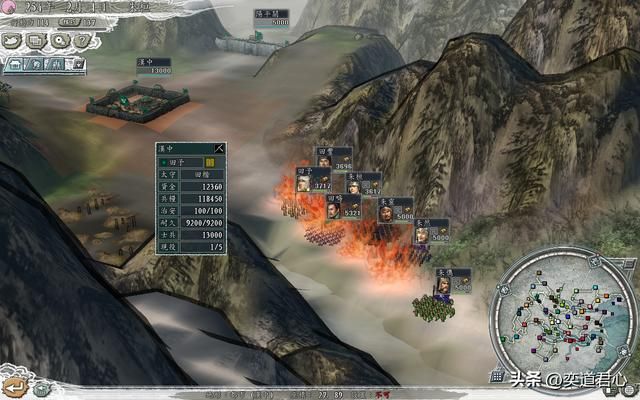Screen dimensions: 640x400
Task: Click the yellow icon beside 田予 in the panel
Action: click(210, 161)
